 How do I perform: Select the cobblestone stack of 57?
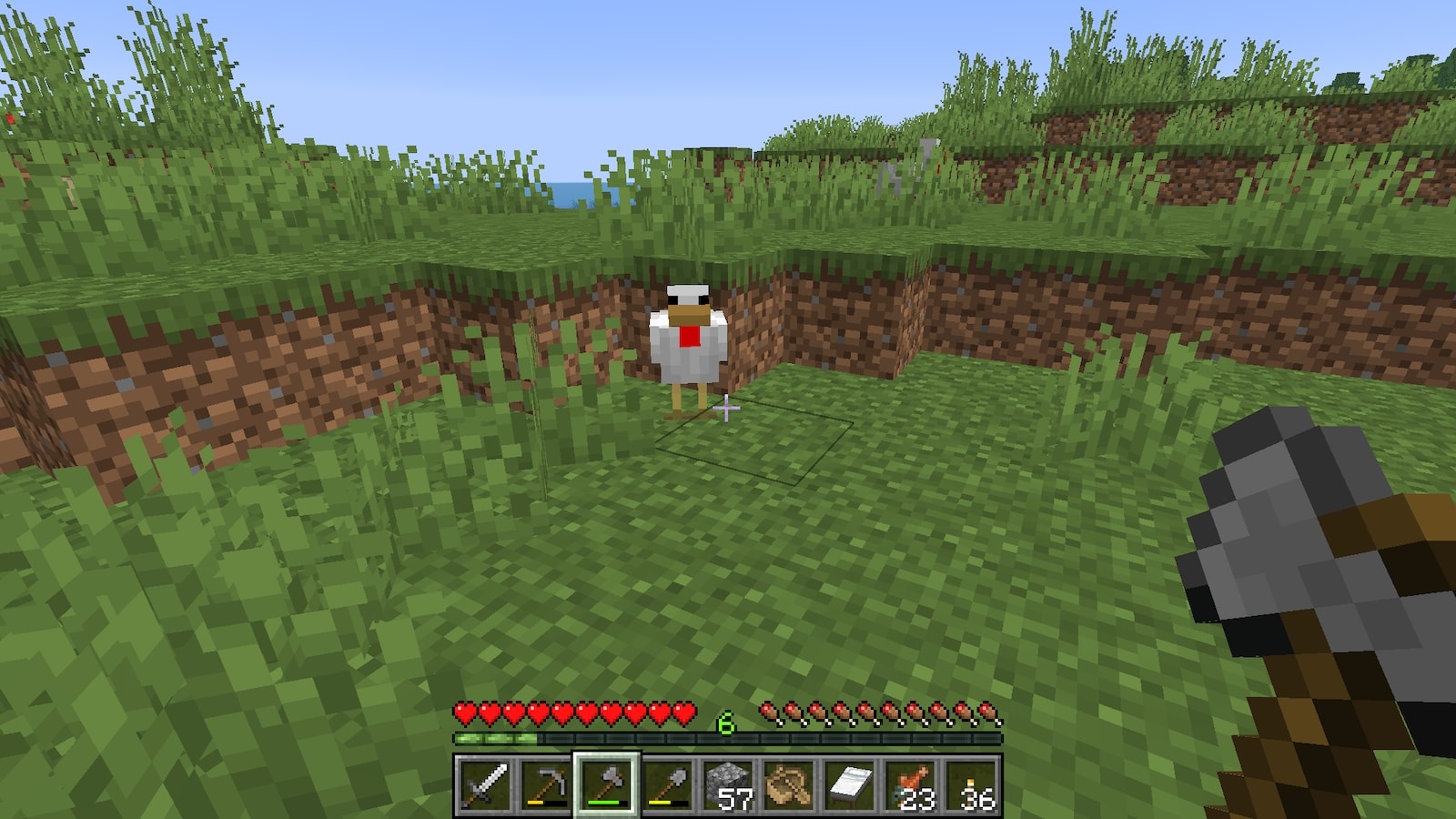coord(728,784)
